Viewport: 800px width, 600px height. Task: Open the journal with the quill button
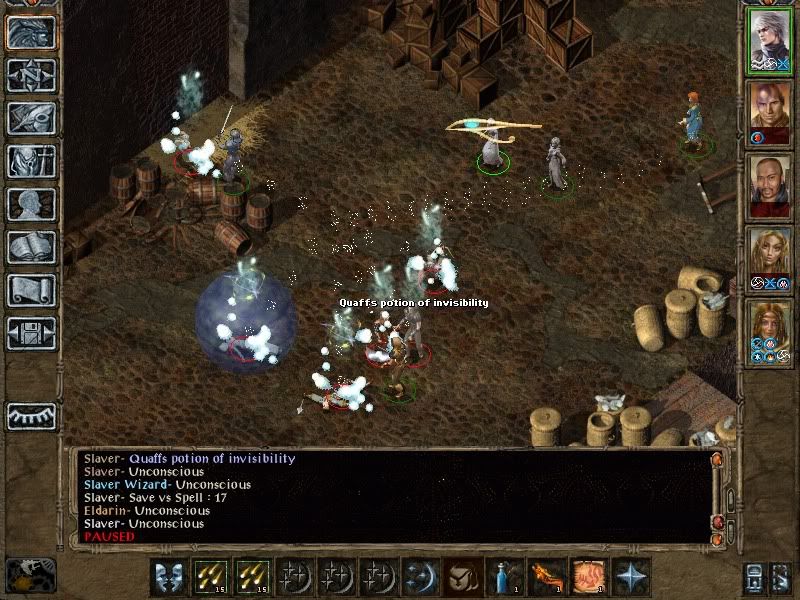click(x=31, y=118)
